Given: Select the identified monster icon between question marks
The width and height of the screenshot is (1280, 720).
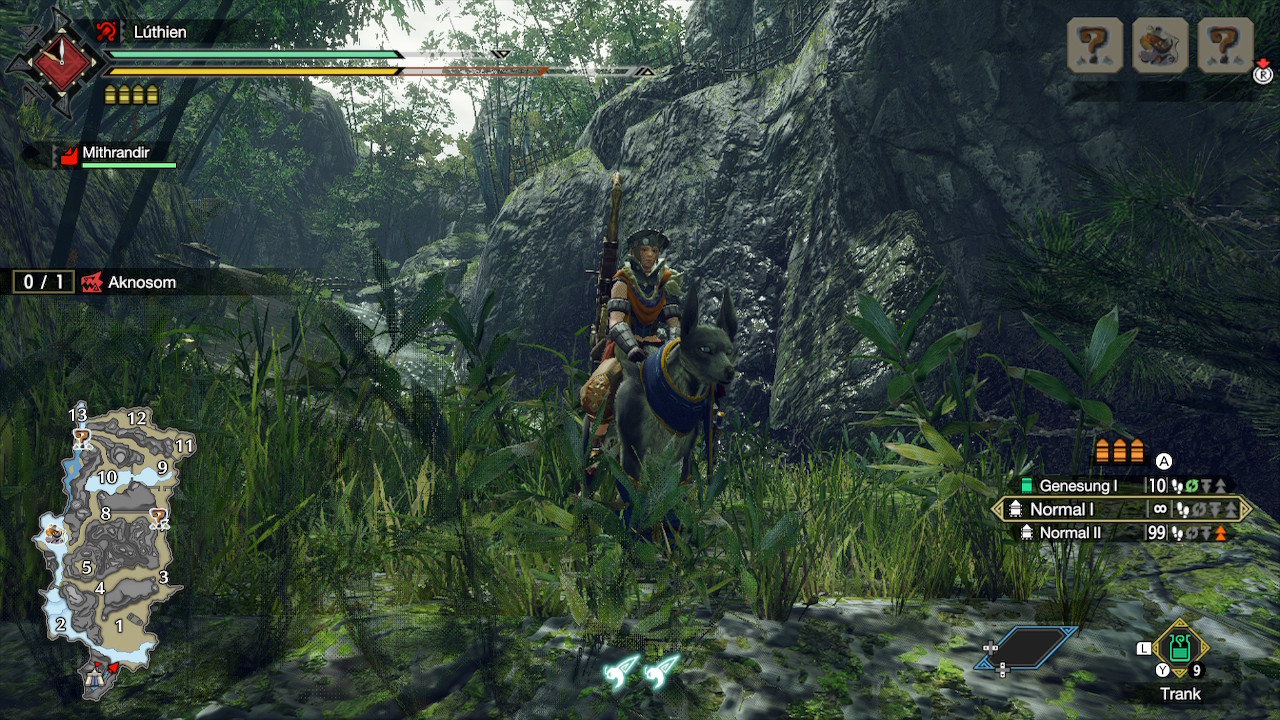Looking at the screenshot, I should (x=1160, y=45).
